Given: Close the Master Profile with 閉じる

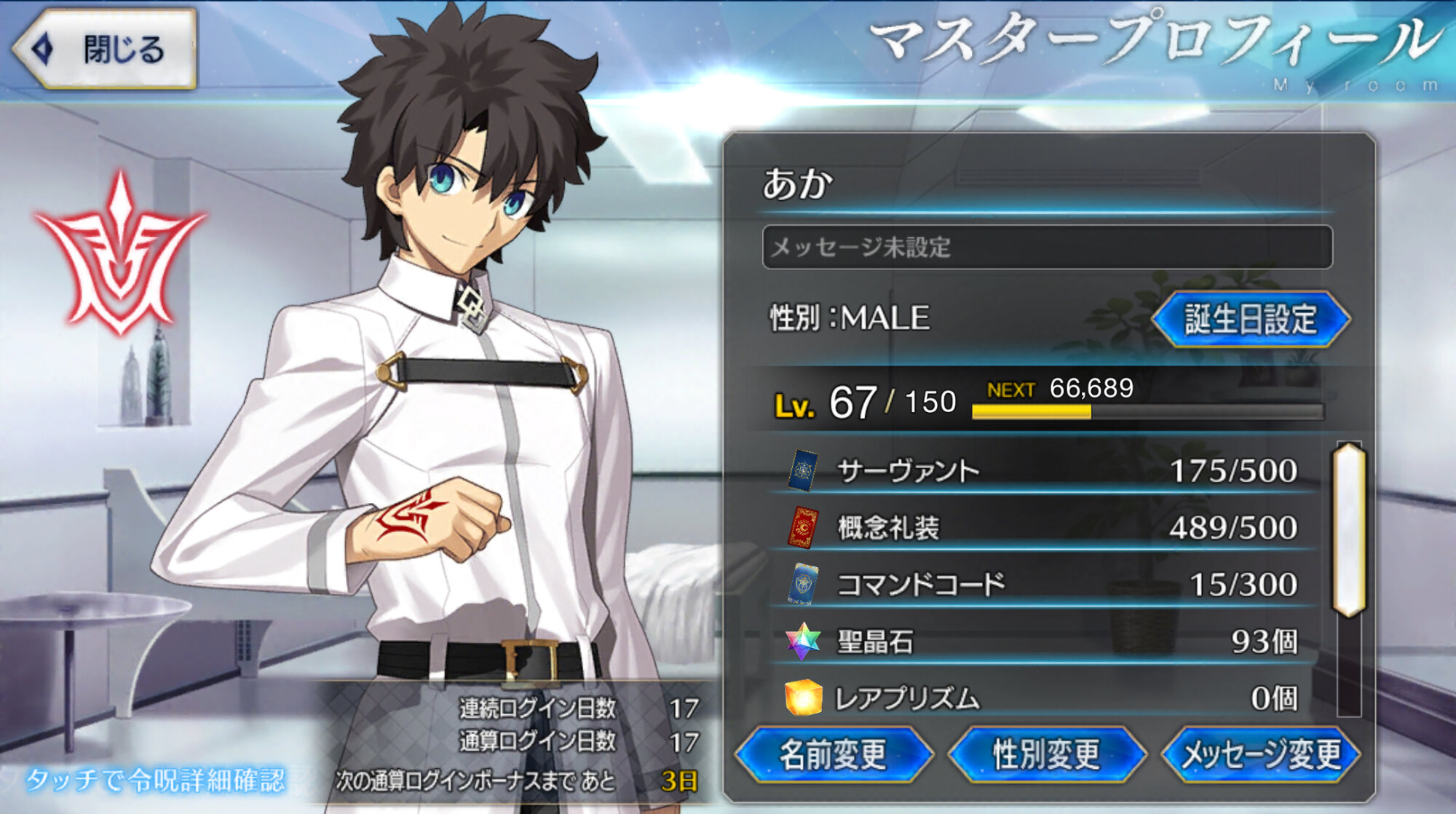Looking at the screenshot, I should 106,50.
